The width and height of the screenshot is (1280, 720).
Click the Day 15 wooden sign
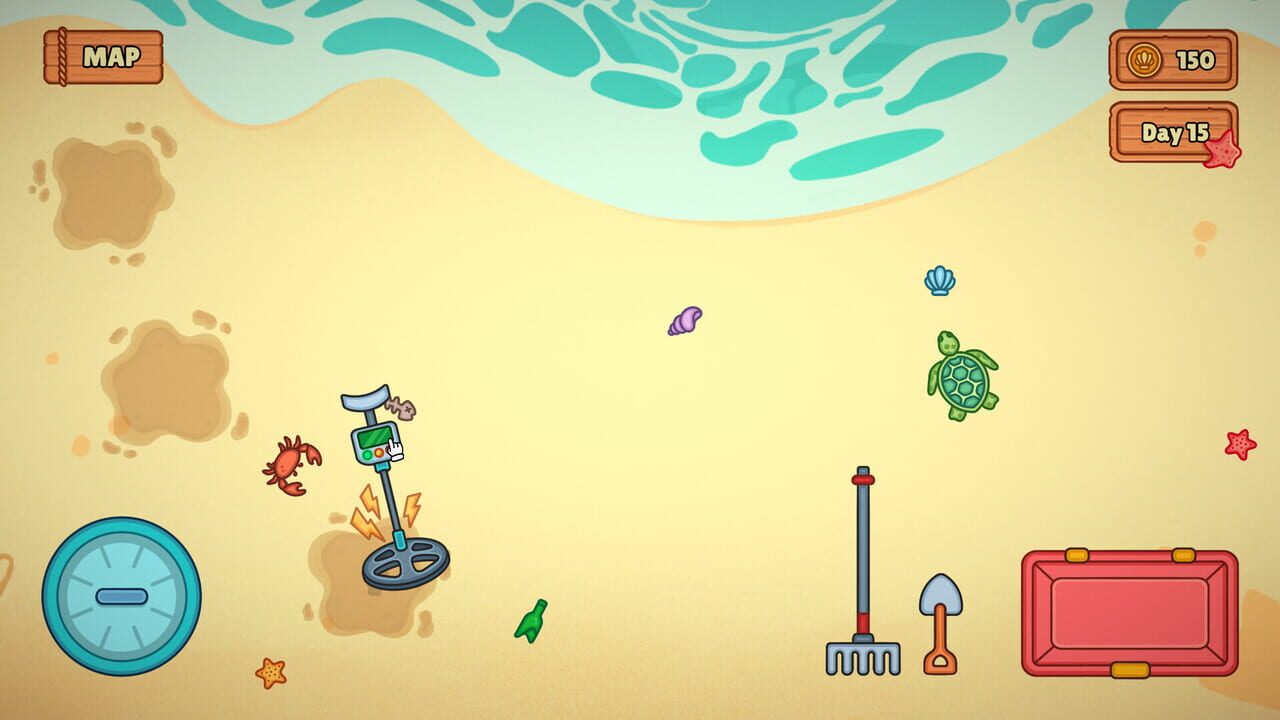point(1173,135)
